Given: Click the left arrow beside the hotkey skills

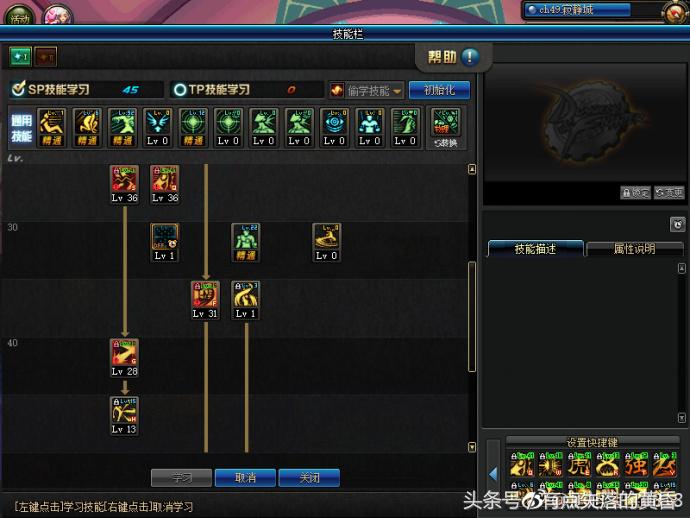Looking at the screenshot, I should coord(493,472).
